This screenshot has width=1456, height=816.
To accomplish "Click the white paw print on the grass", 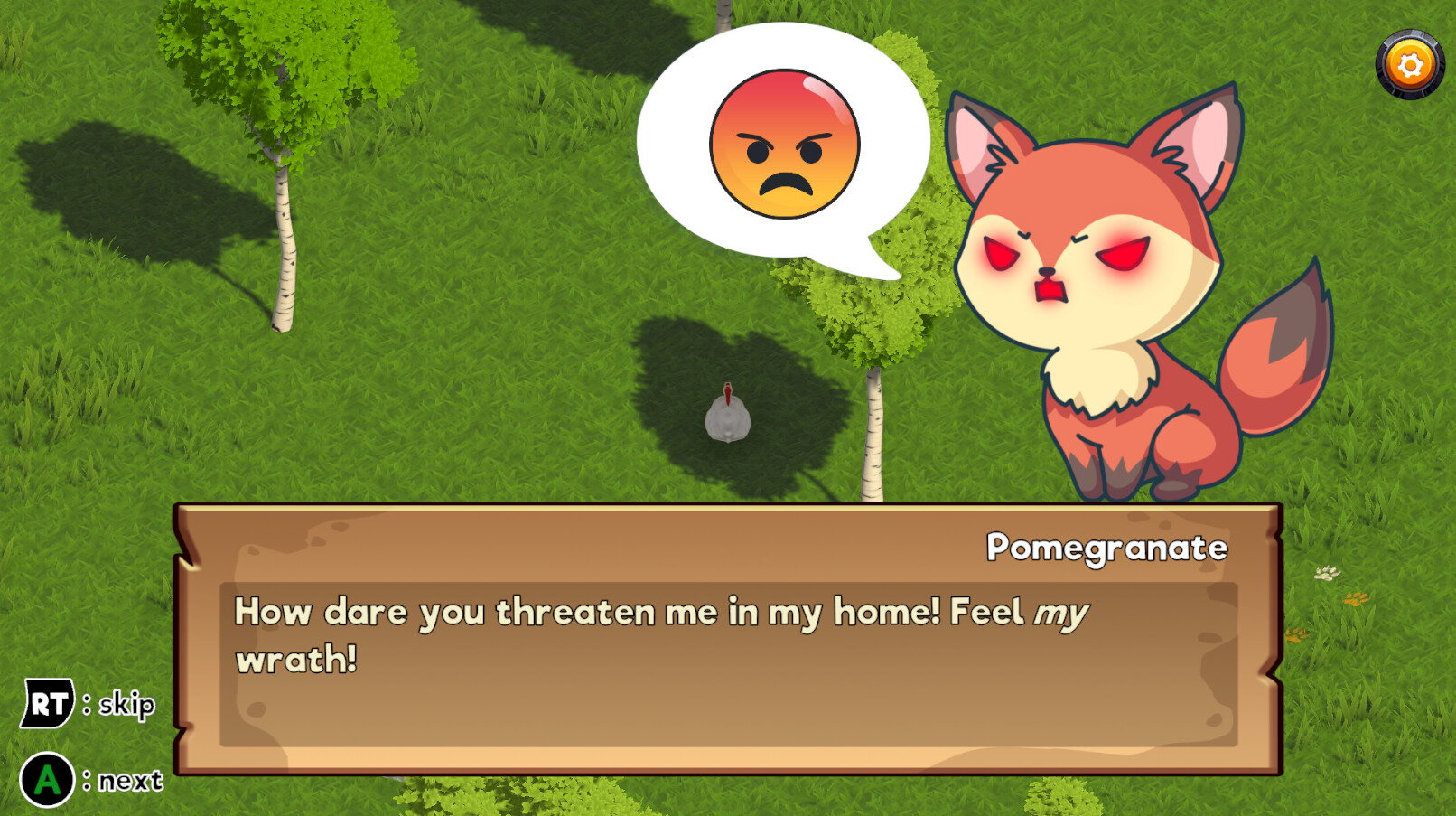I will click(1326, 573).
